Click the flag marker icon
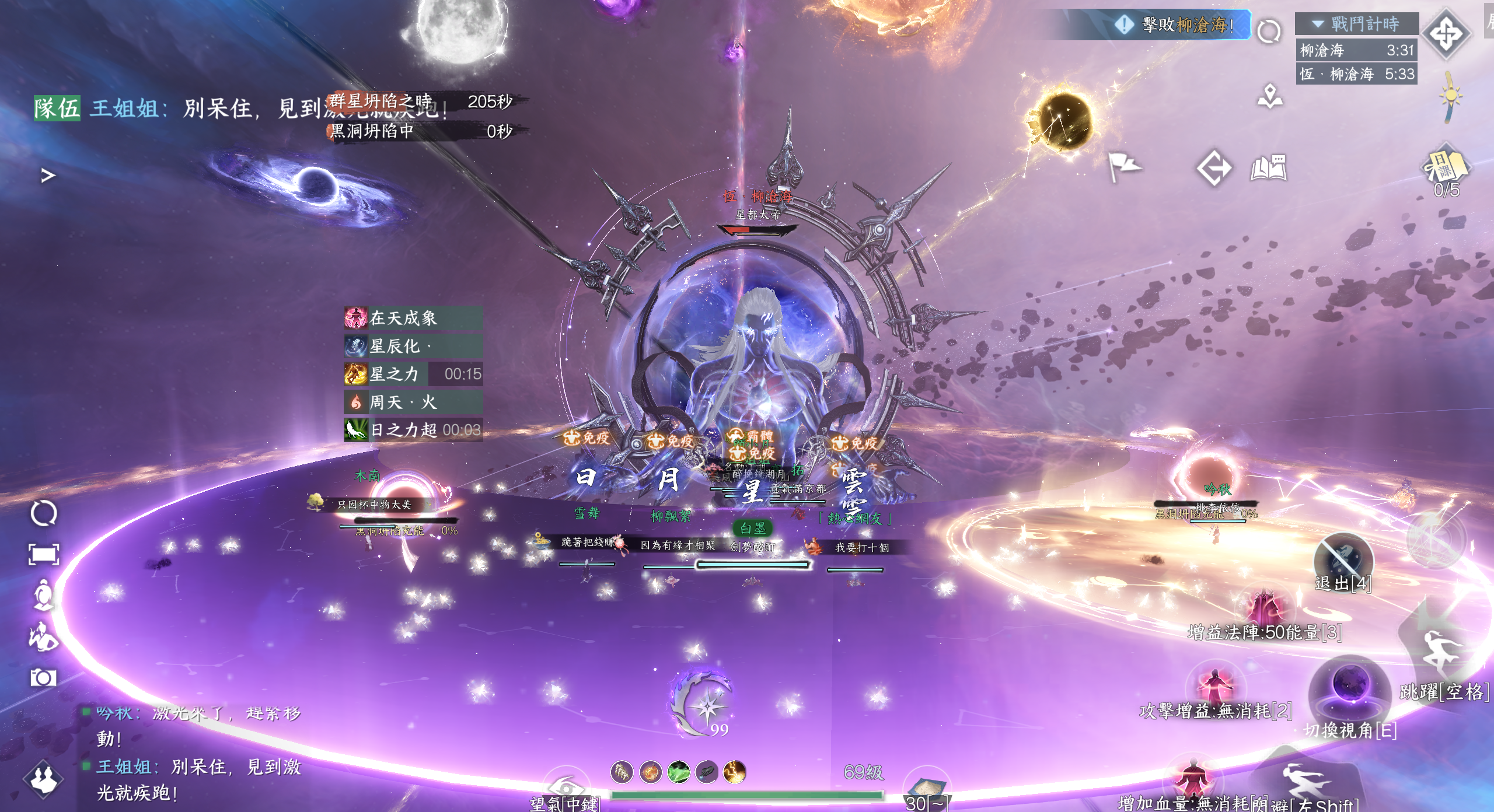This screenshot has height=812, width=1494. coord(1123,166)
